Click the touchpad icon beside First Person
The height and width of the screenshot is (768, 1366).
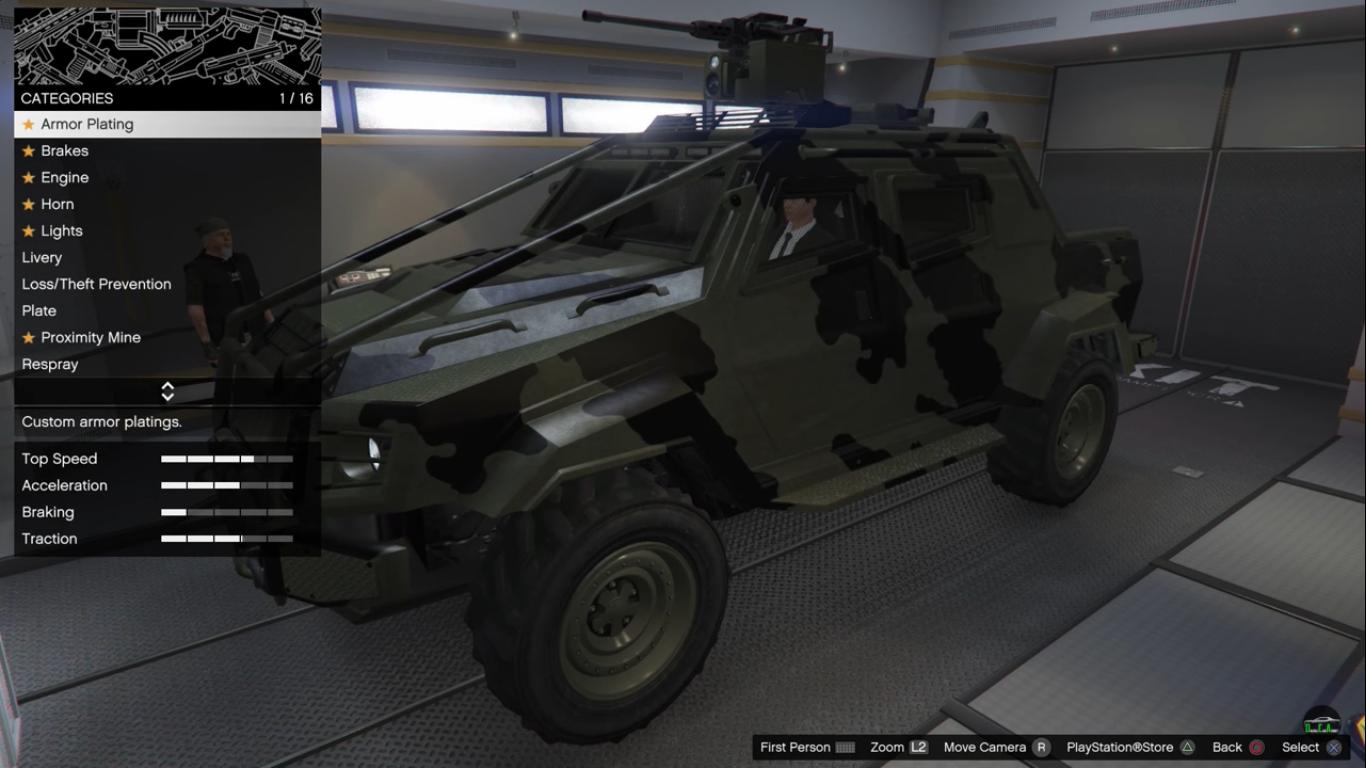(x=847, y=747)
